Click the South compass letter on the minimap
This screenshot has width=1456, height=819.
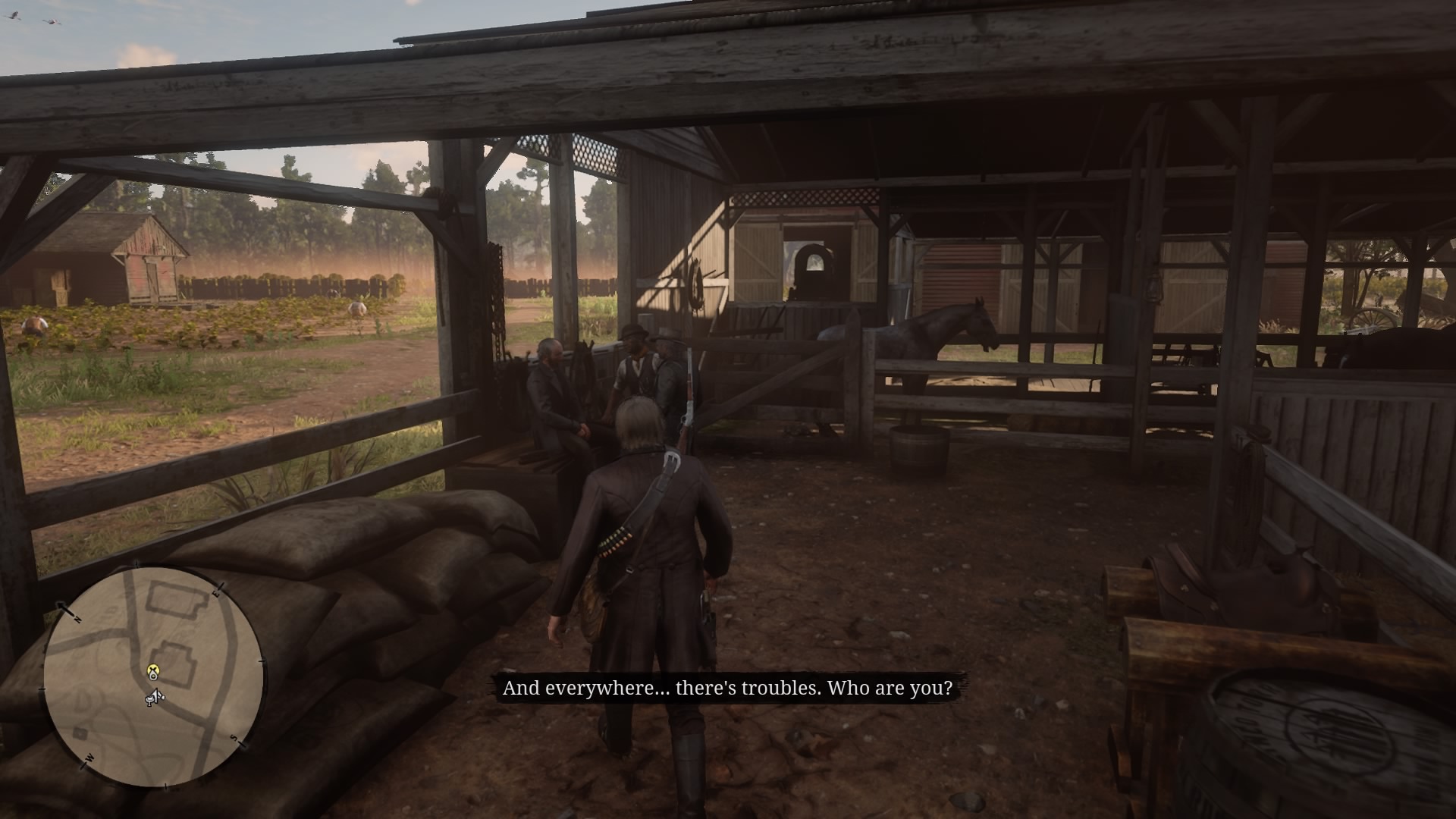click(x=234, y=739)
